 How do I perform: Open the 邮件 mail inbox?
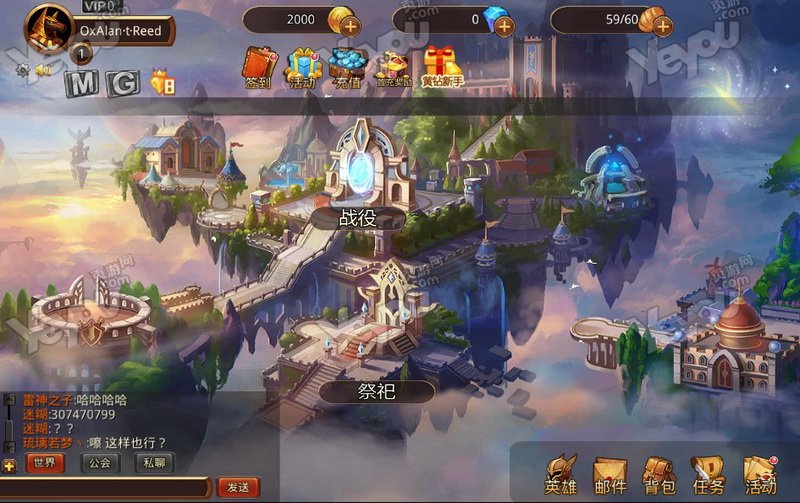(610, 474)
